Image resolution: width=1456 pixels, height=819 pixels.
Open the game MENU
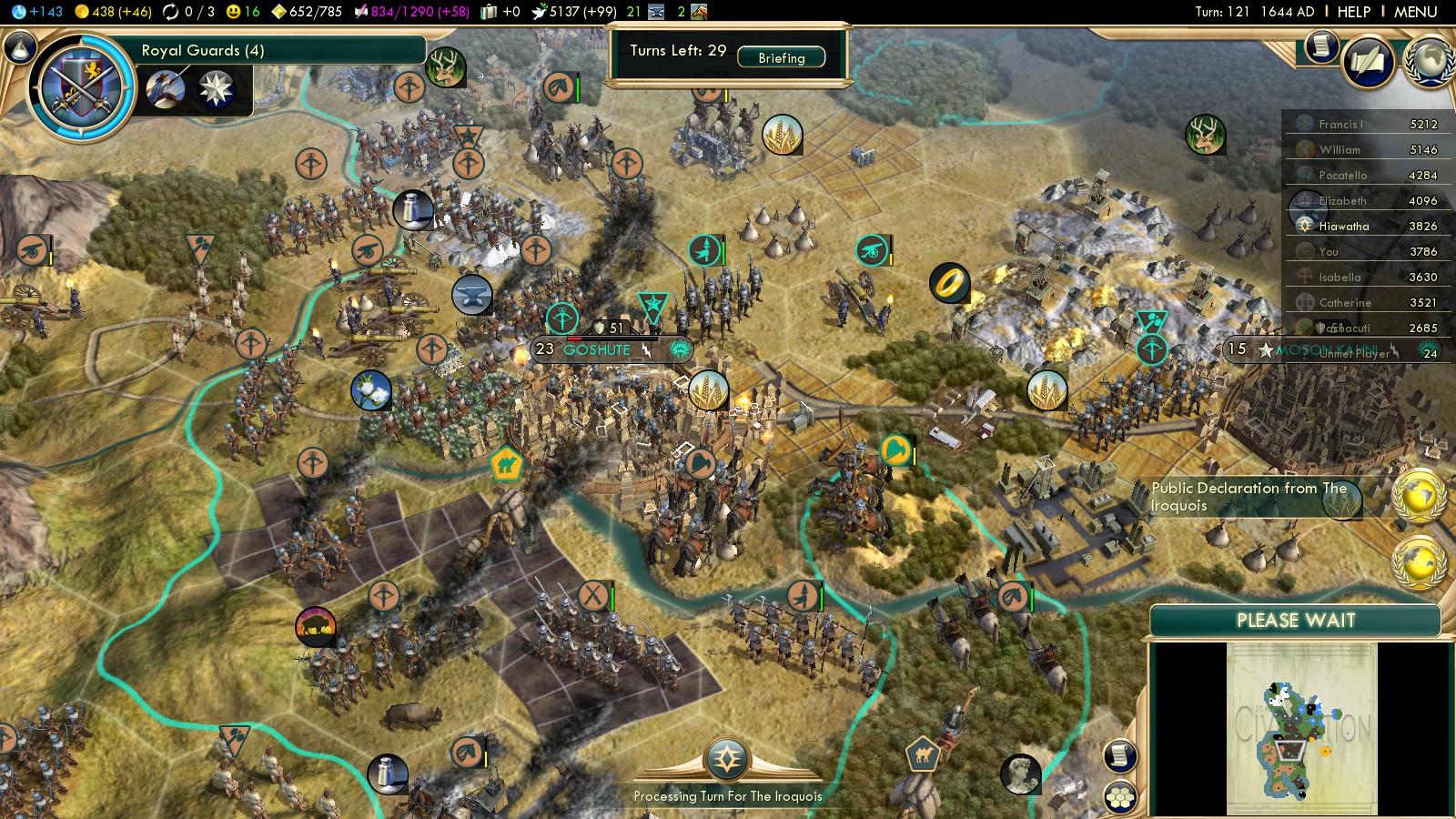(1415, 12)
